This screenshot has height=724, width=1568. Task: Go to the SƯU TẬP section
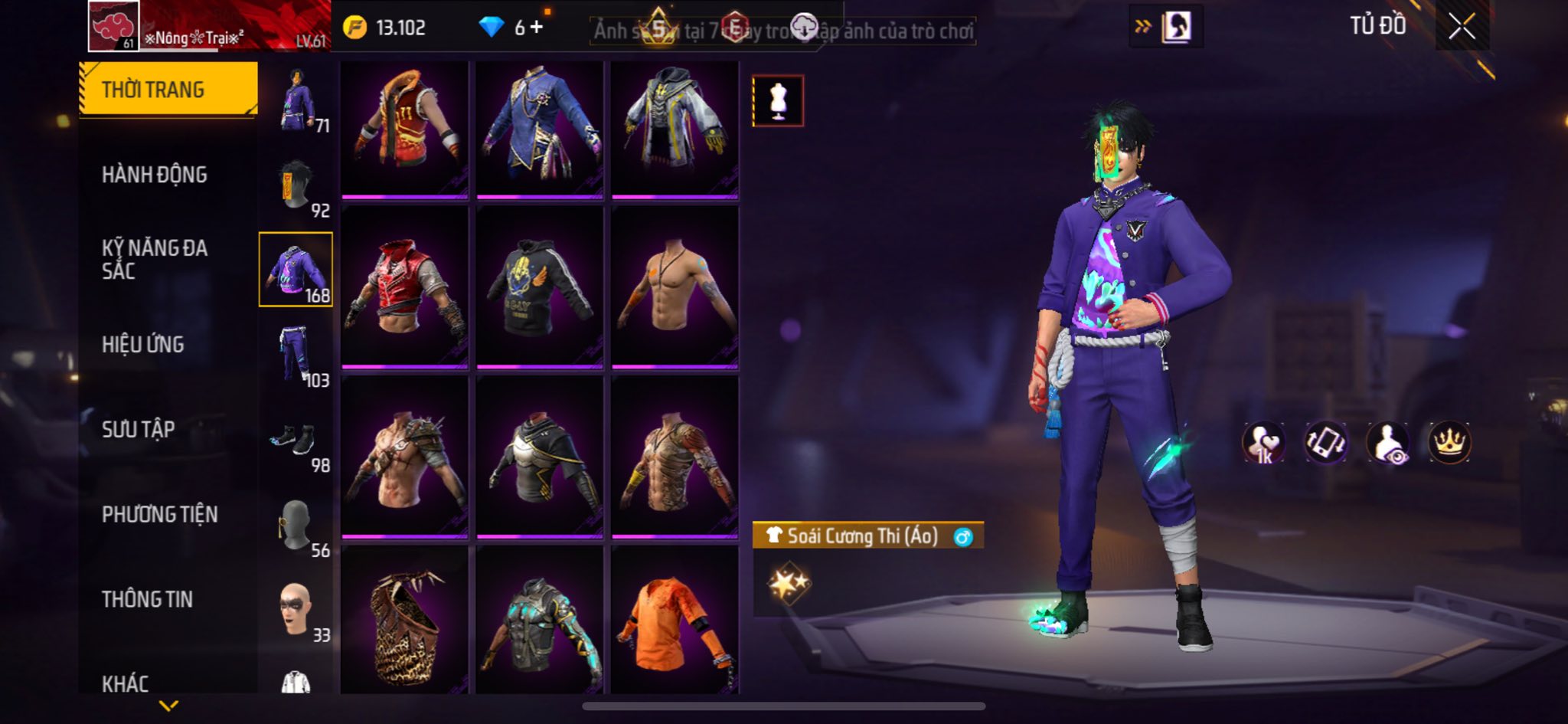(x=139, y=429)
